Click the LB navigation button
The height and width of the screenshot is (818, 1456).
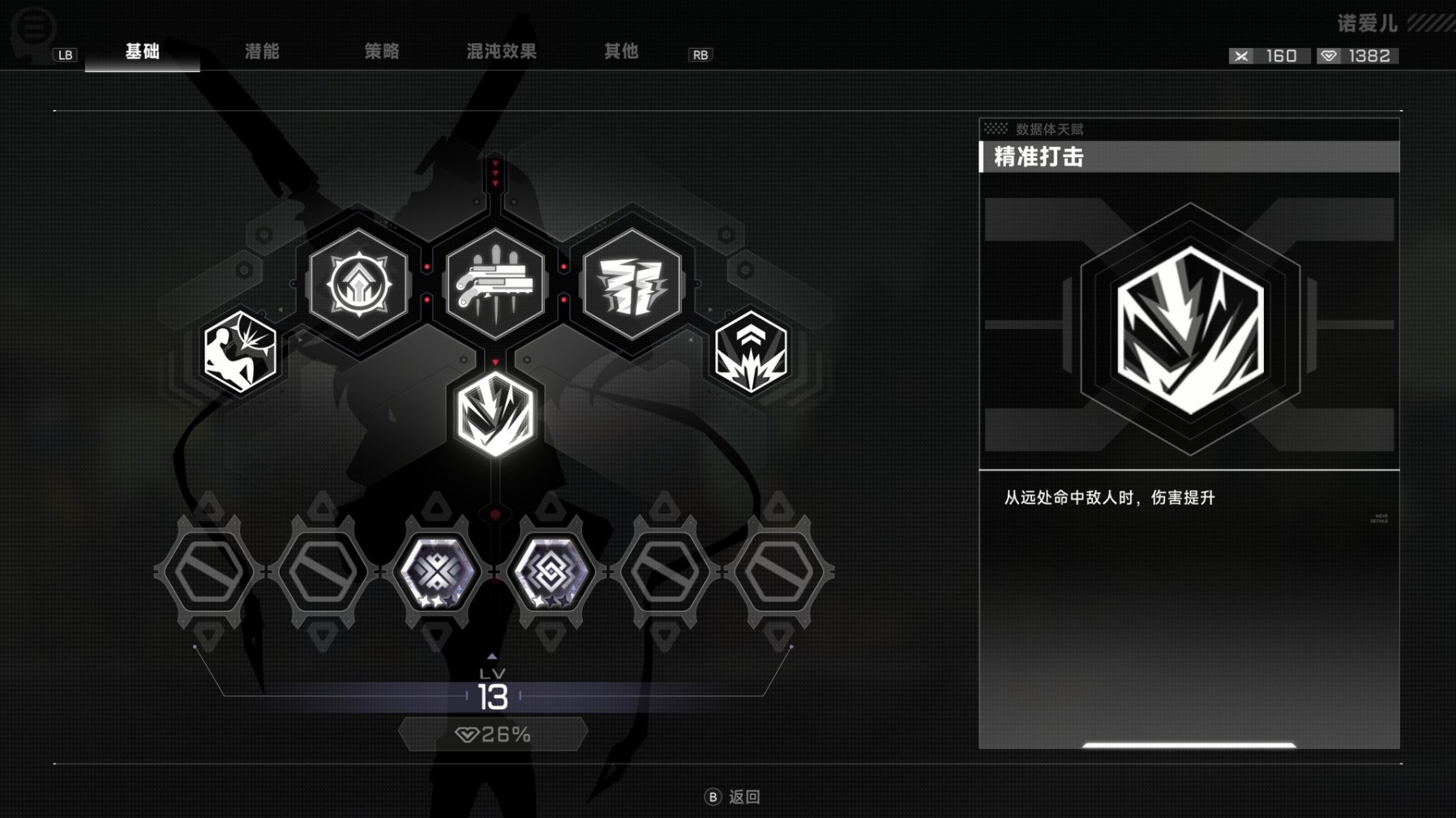(64, 55)
